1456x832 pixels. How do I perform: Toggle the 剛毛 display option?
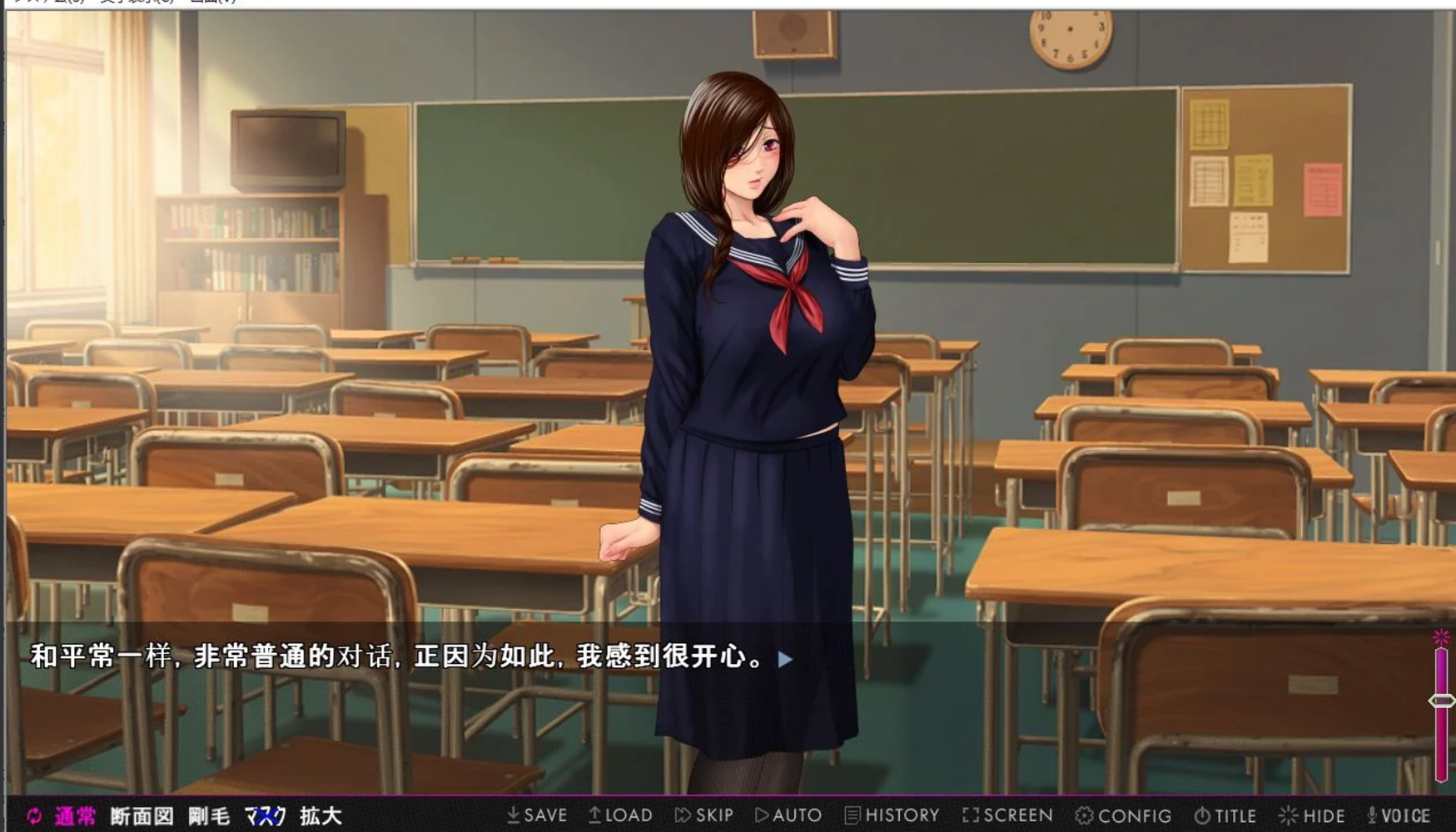(209, 816)
